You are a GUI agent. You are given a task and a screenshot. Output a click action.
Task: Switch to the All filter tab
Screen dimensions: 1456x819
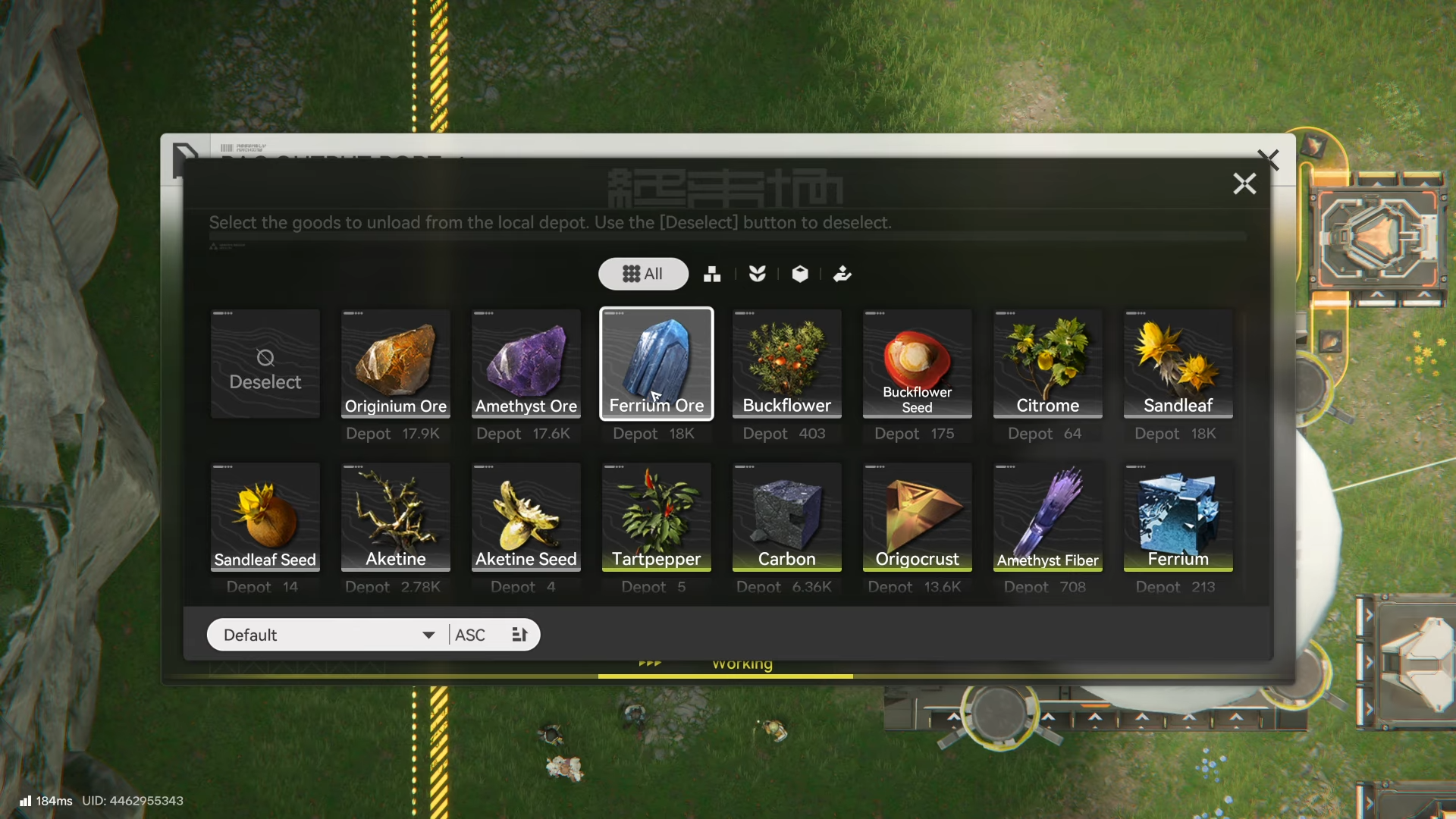643,274
